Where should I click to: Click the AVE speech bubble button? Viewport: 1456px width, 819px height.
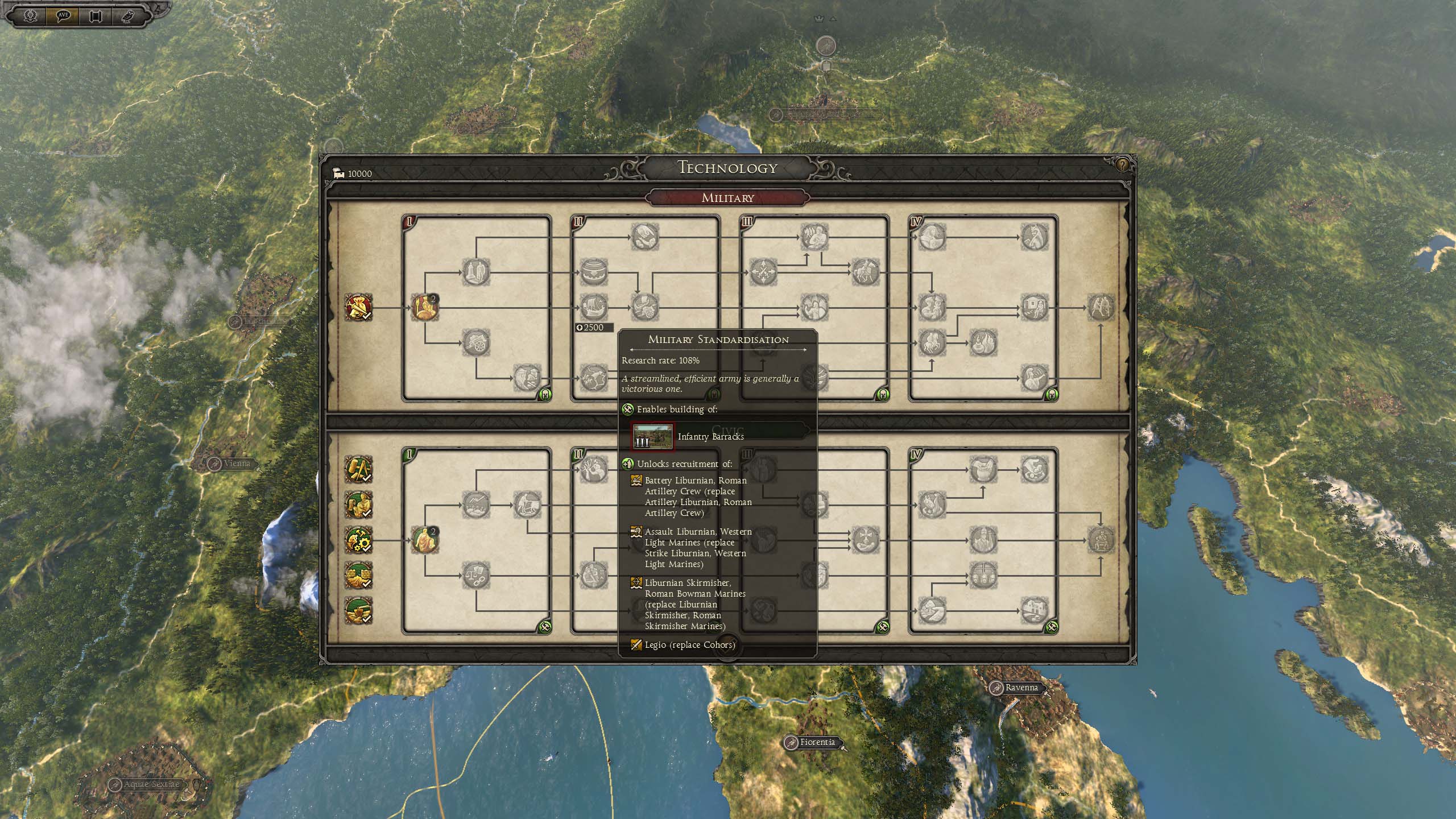click(63, 15)
